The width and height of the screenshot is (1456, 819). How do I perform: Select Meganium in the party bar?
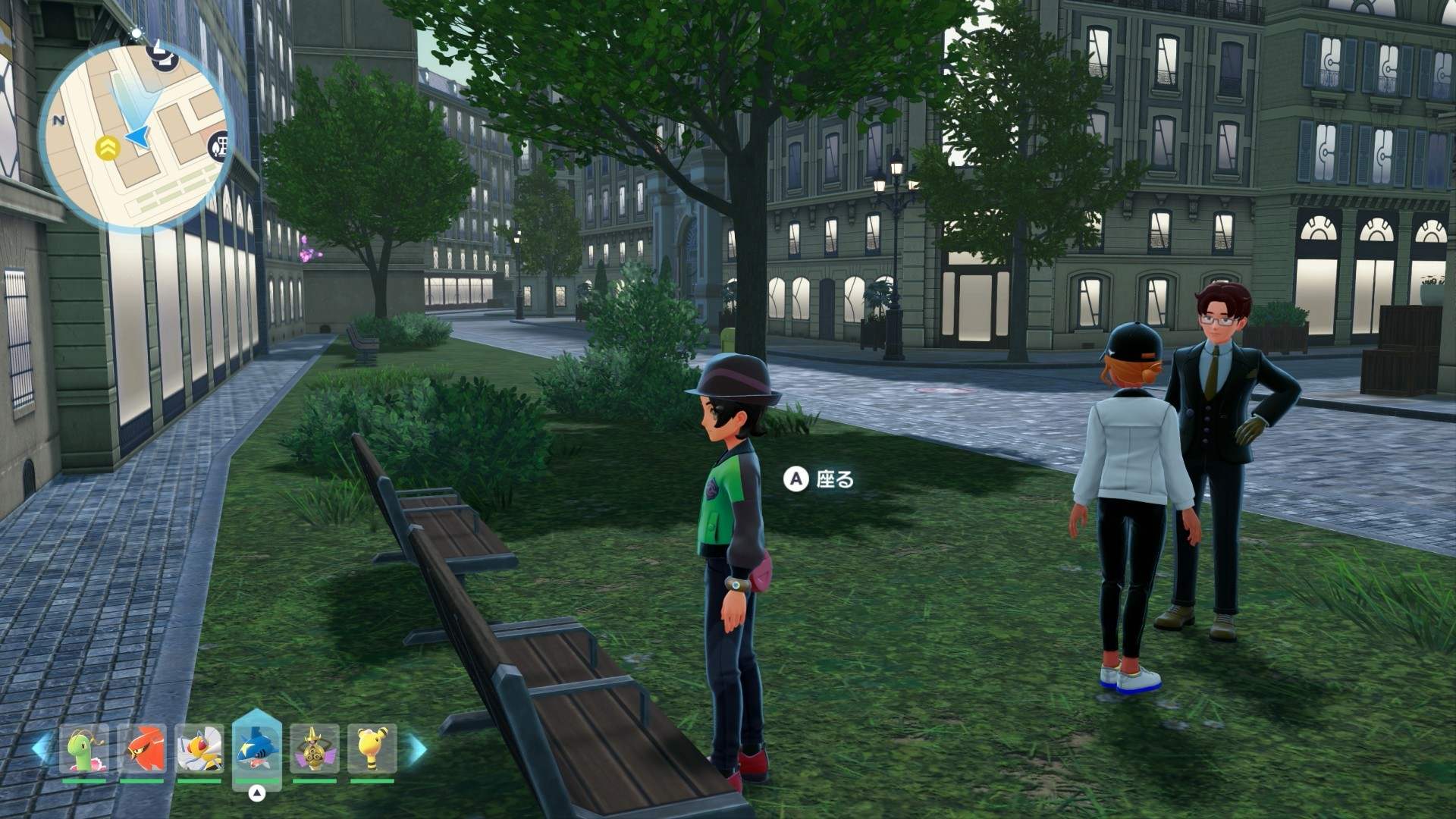tap(84, 748)
